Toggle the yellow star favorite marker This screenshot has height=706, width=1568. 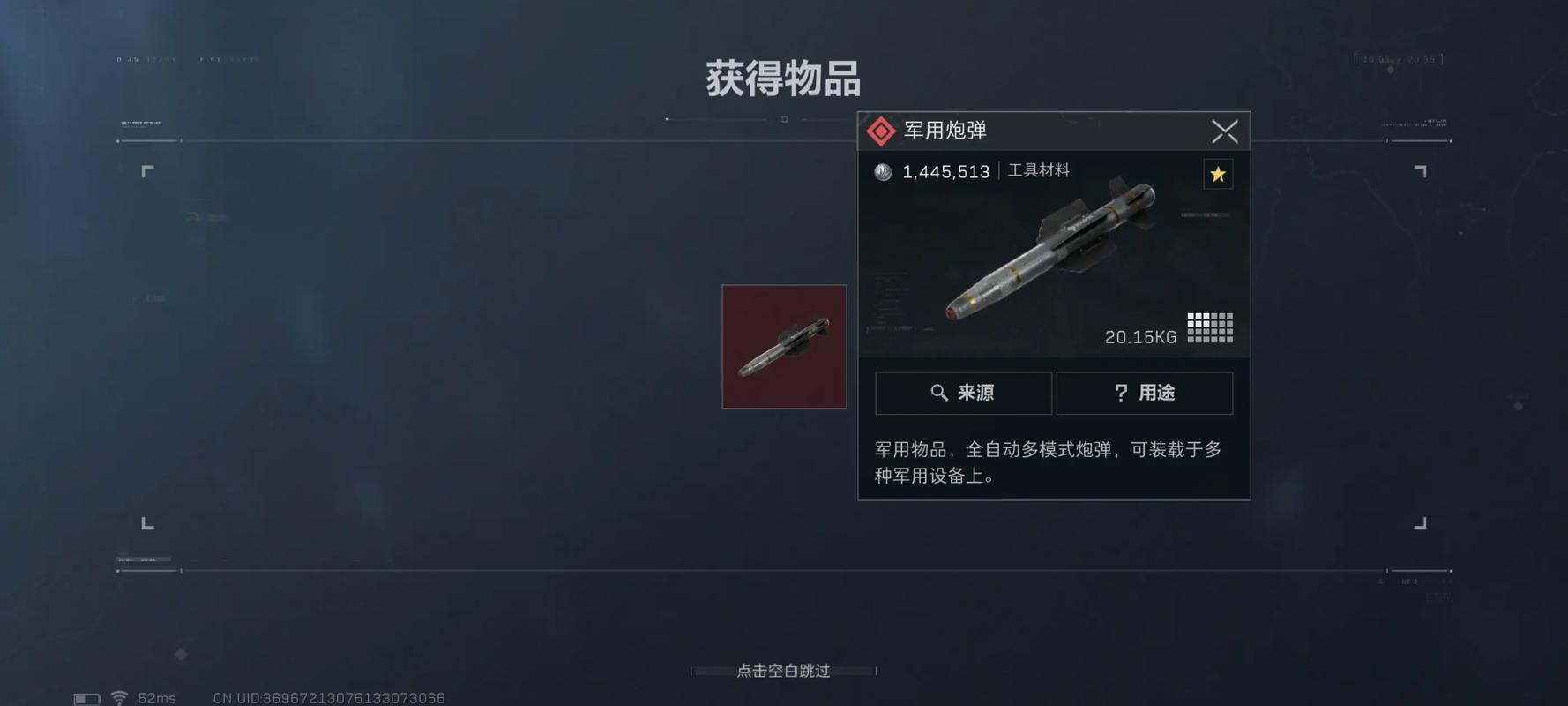pyautogui.click(x=1218, y=174)
